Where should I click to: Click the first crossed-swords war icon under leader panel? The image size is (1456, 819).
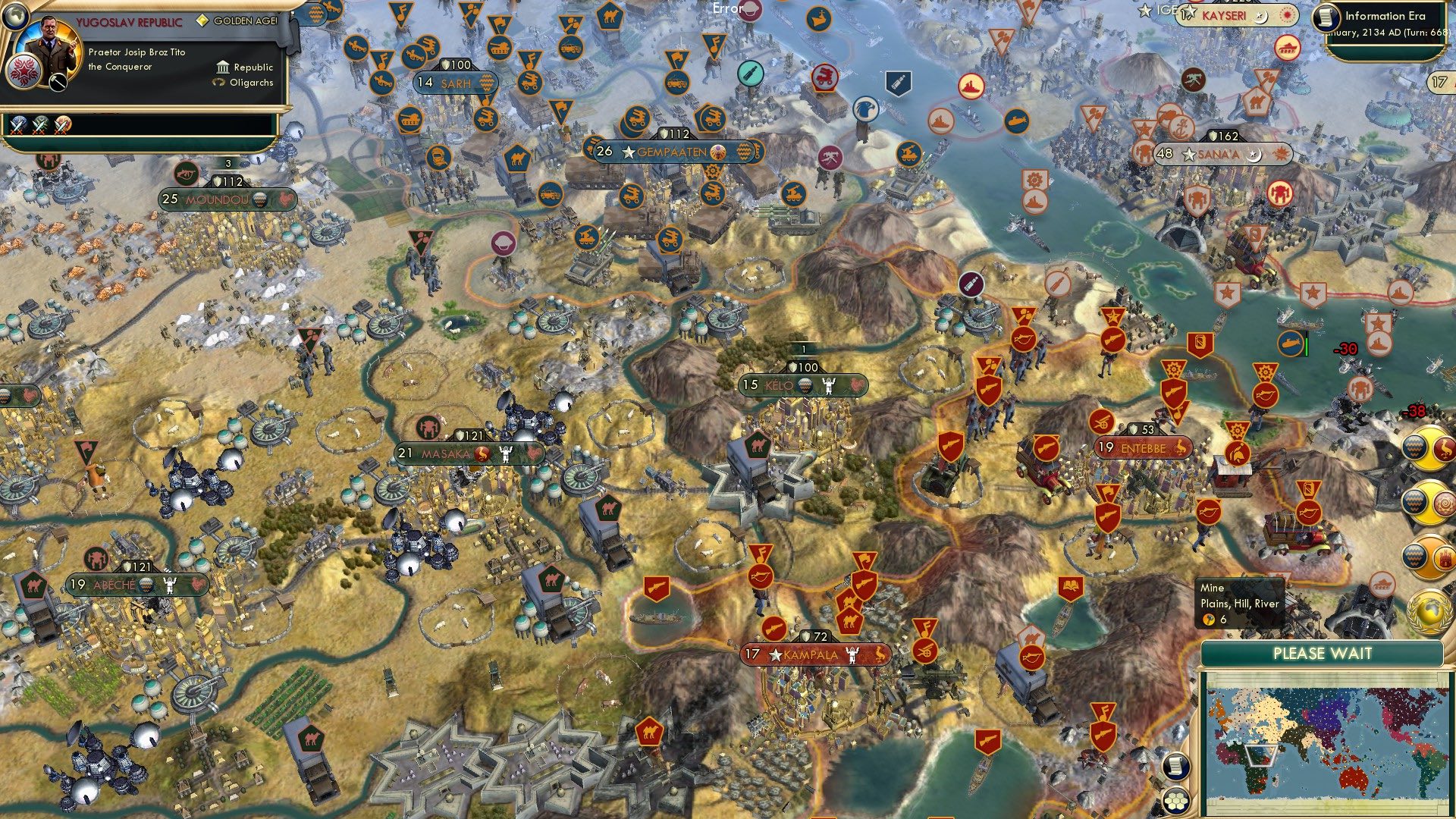(x=19, y=126)
